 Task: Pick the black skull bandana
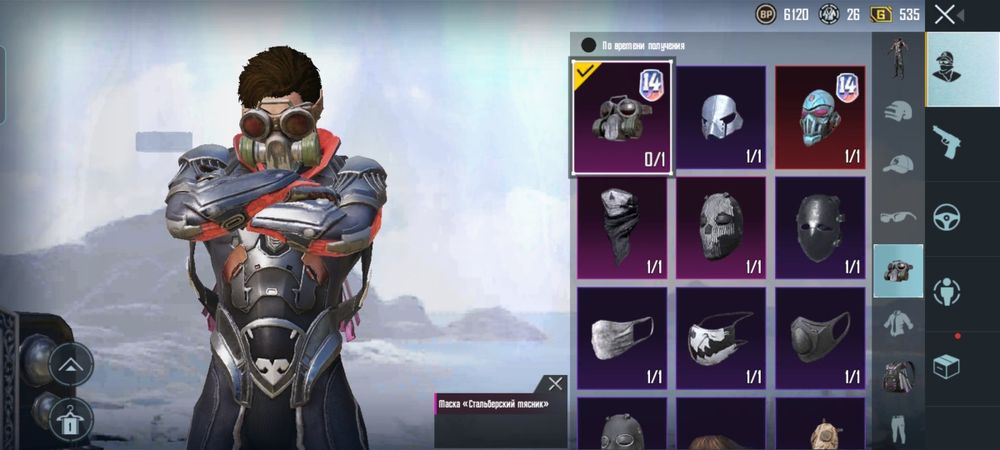pos(622,228)
